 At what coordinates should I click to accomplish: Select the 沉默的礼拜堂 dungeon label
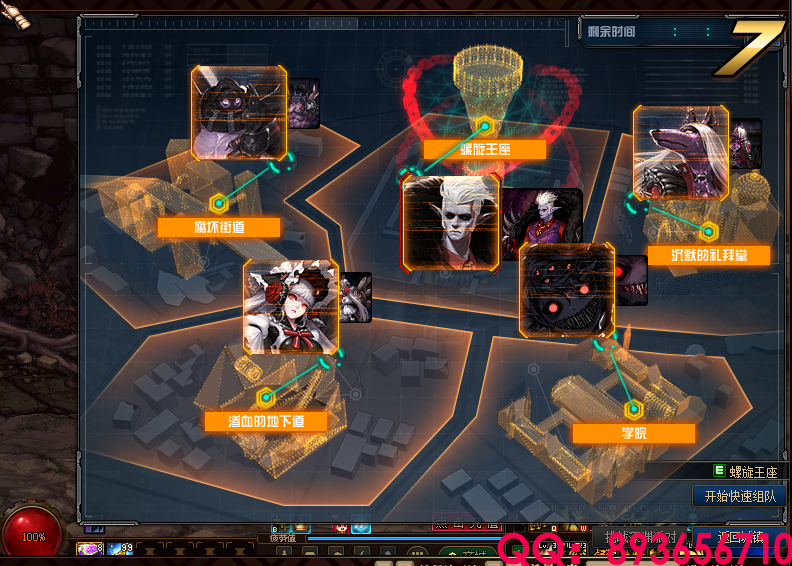708,255
